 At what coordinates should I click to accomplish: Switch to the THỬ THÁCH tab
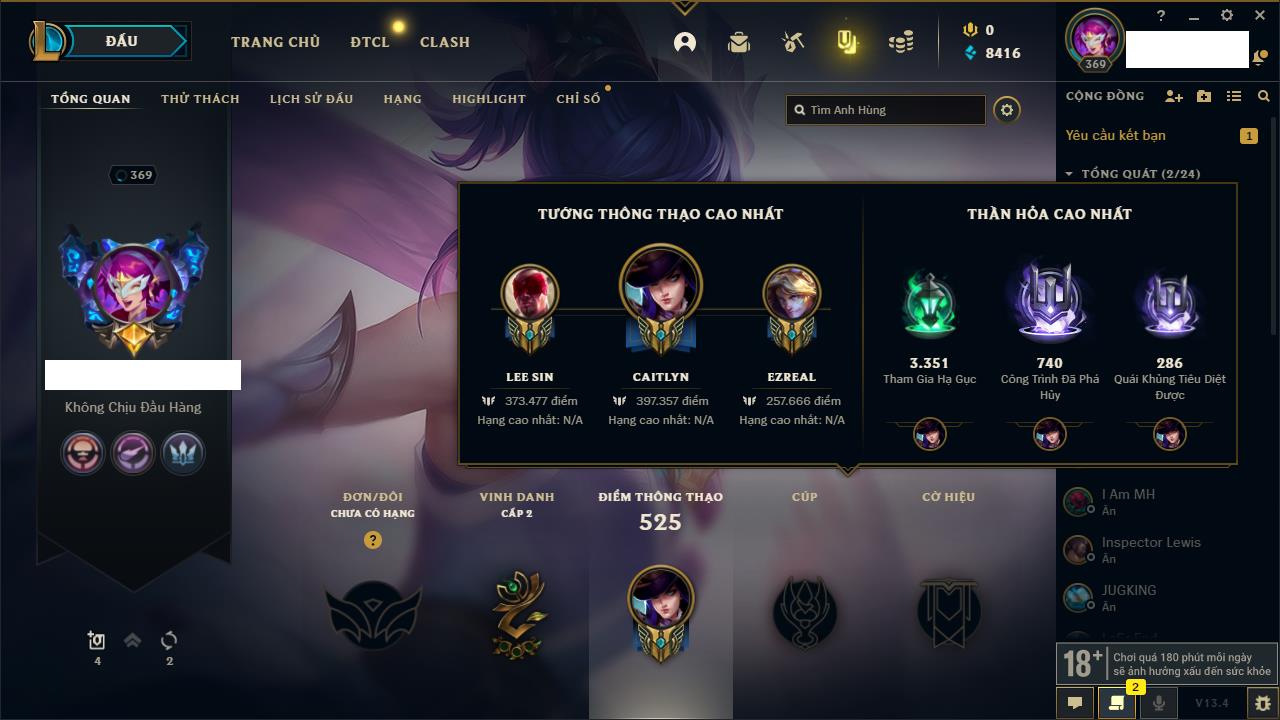tap(200, 99)
